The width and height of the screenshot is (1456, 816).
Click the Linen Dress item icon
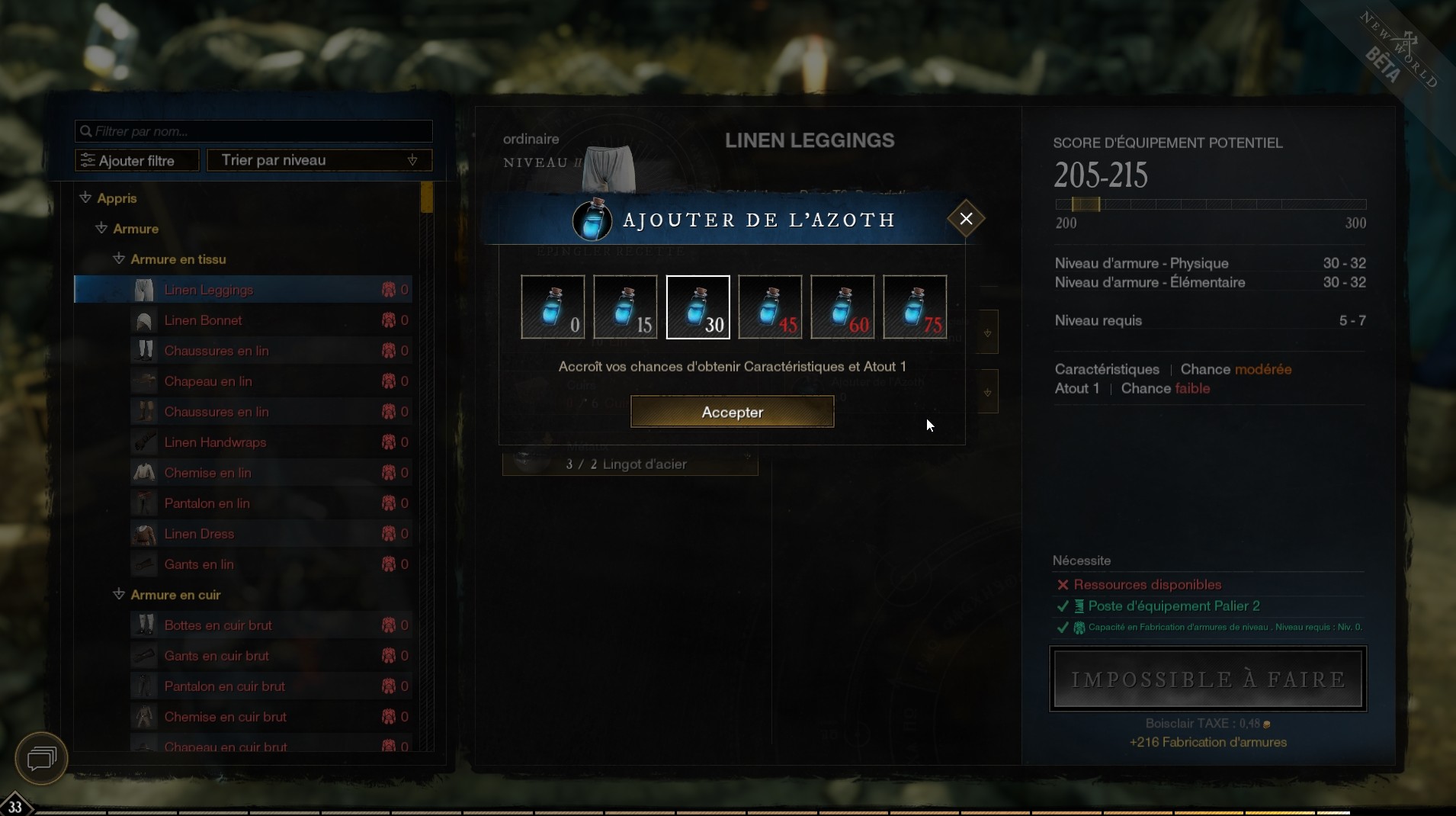pyautogui.click(x=145, y=534)
